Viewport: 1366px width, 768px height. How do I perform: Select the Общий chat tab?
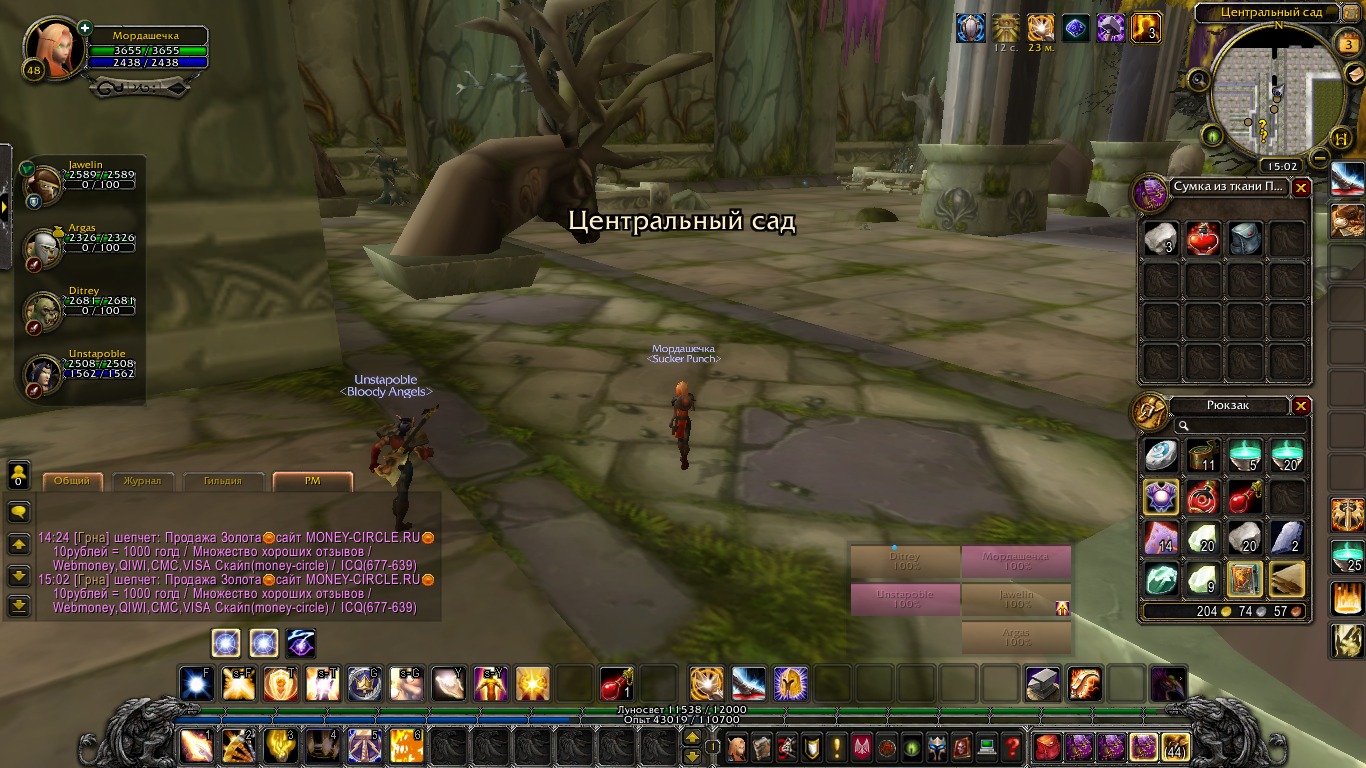tap(72, 481)
